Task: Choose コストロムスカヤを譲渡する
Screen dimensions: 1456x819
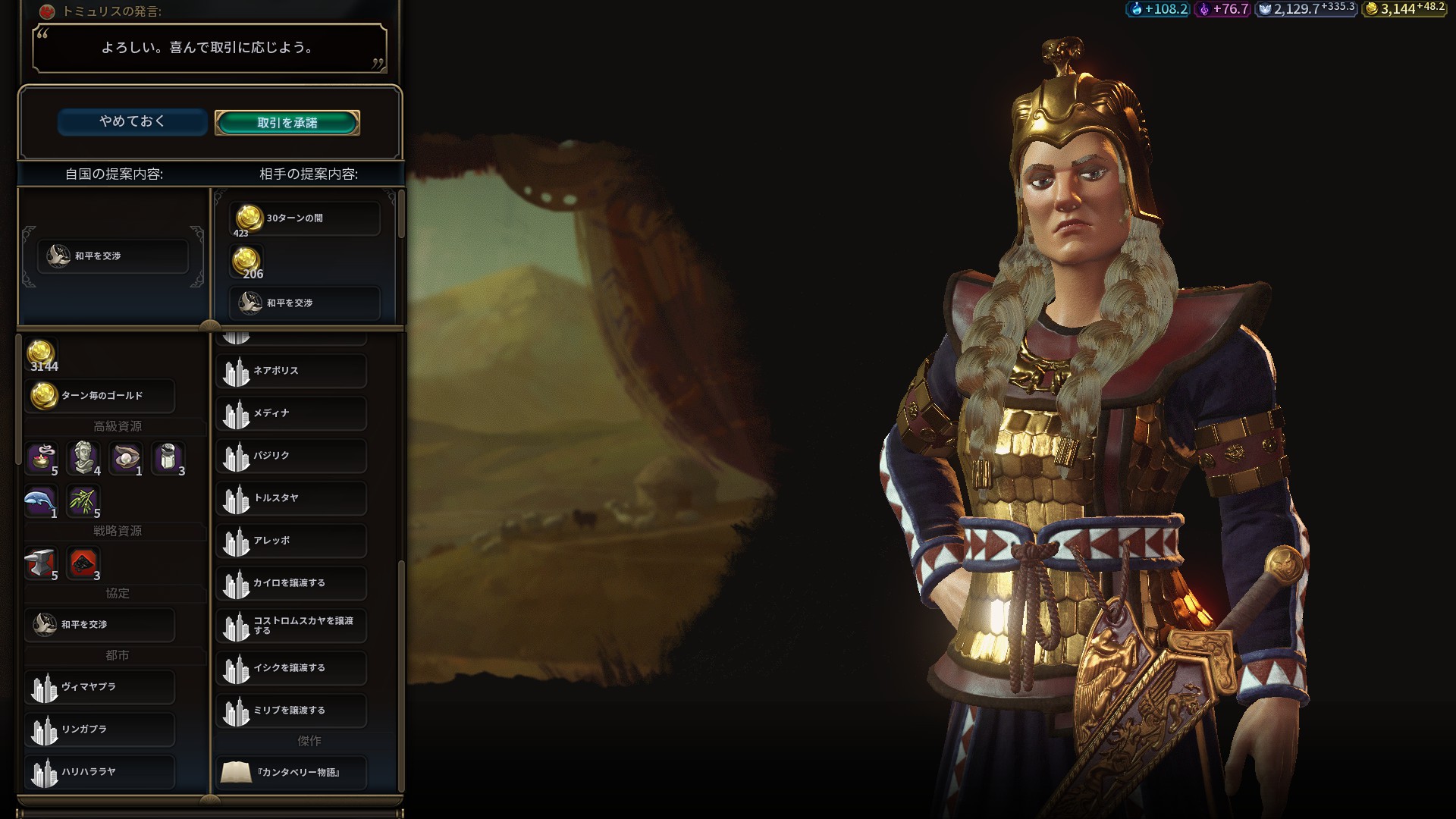Action: coord(291,626)
